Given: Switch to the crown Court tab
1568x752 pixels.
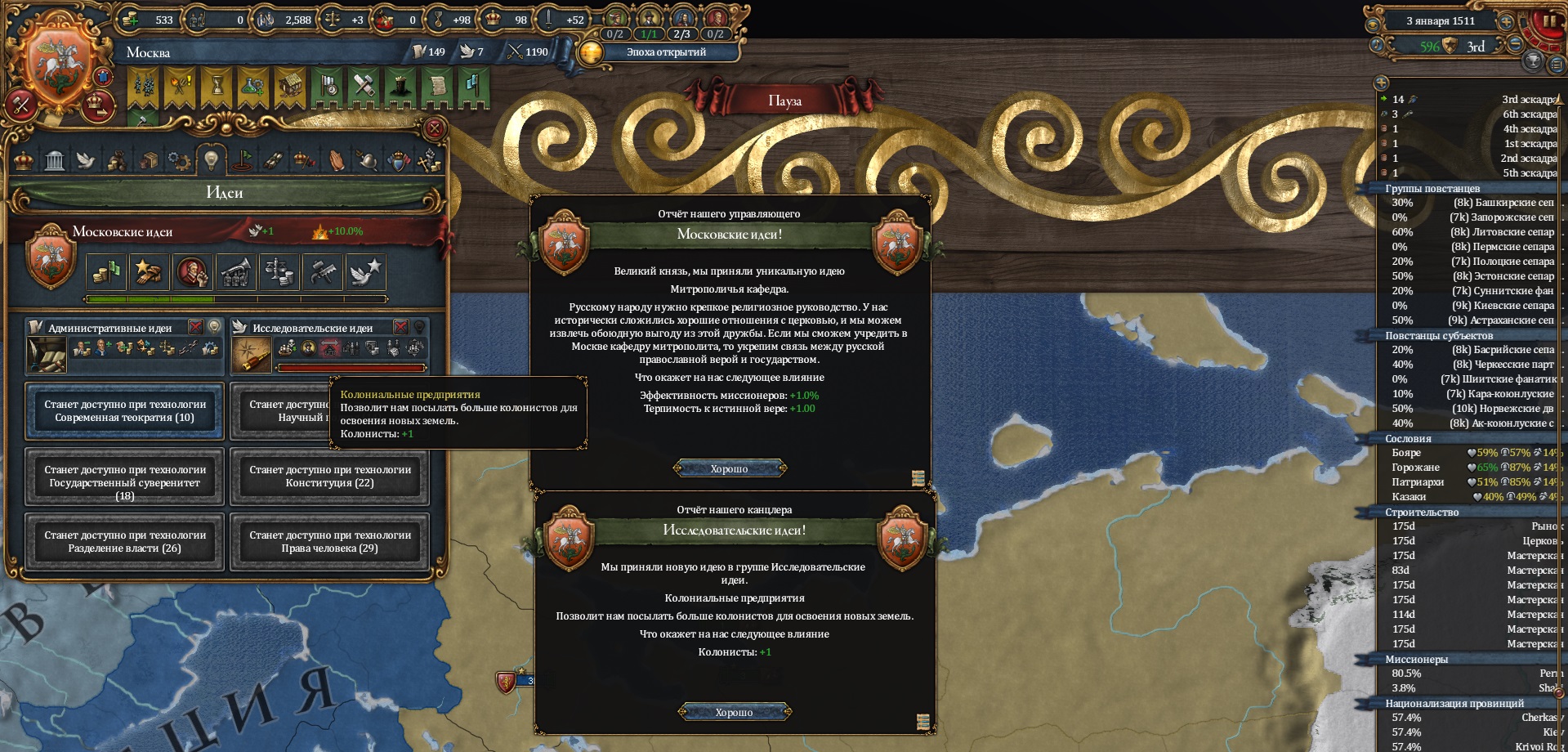Looking at the screenshot, I should (x=25, y=160).
